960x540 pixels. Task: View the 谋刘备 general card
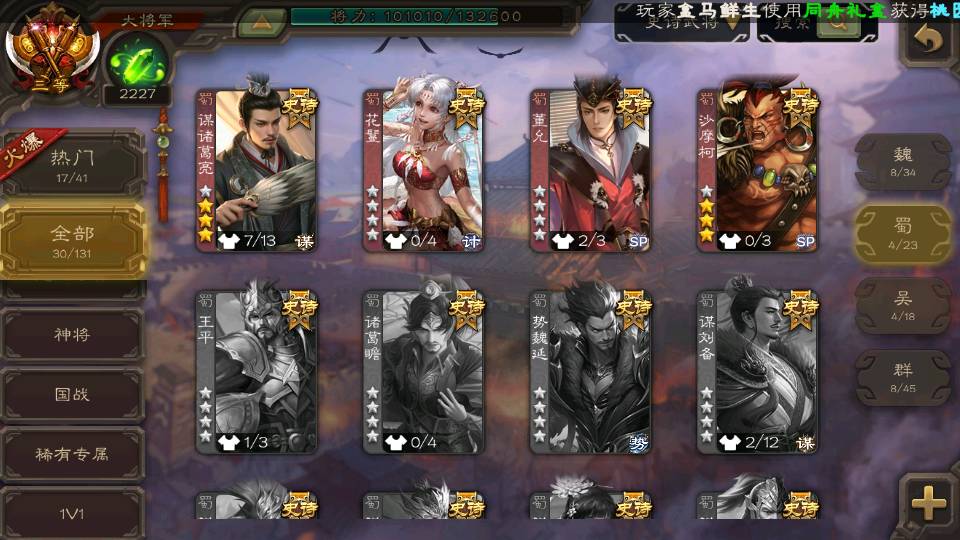pyautogui.click(x=758, y=372)
